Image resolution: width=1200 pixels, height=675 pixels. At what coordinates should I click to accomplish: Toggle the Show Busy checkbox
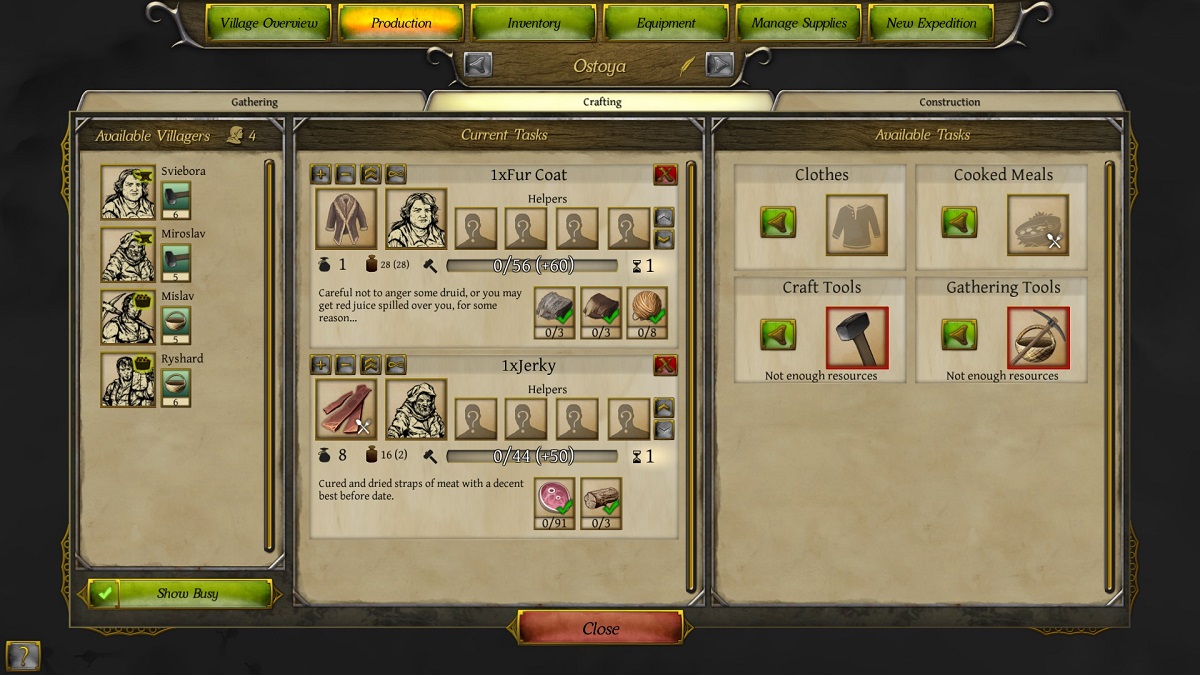coord(102,593)
